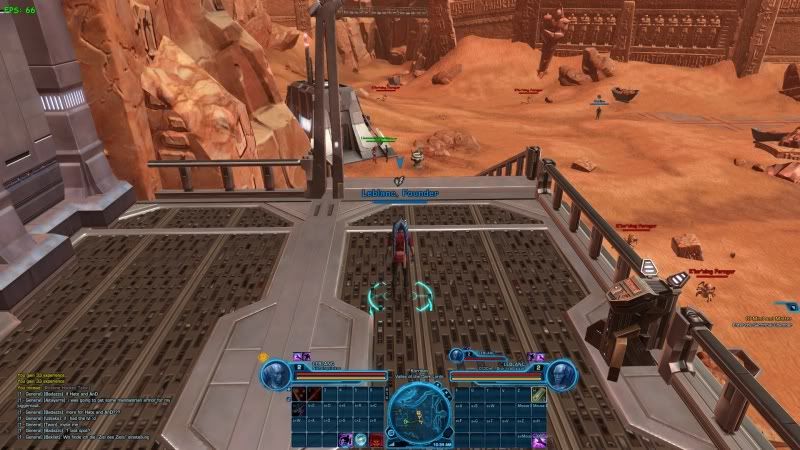Select the player portrait on the left
This screenshot has height=450, width=800.
coord(275,373)
